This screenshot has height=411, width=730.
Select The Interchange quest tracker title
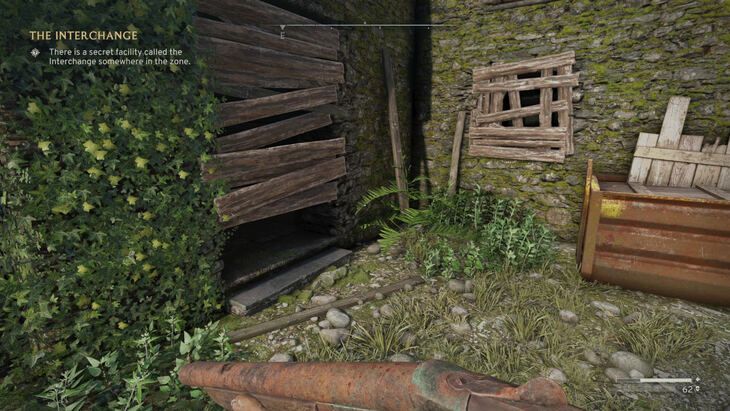[83, 35]
